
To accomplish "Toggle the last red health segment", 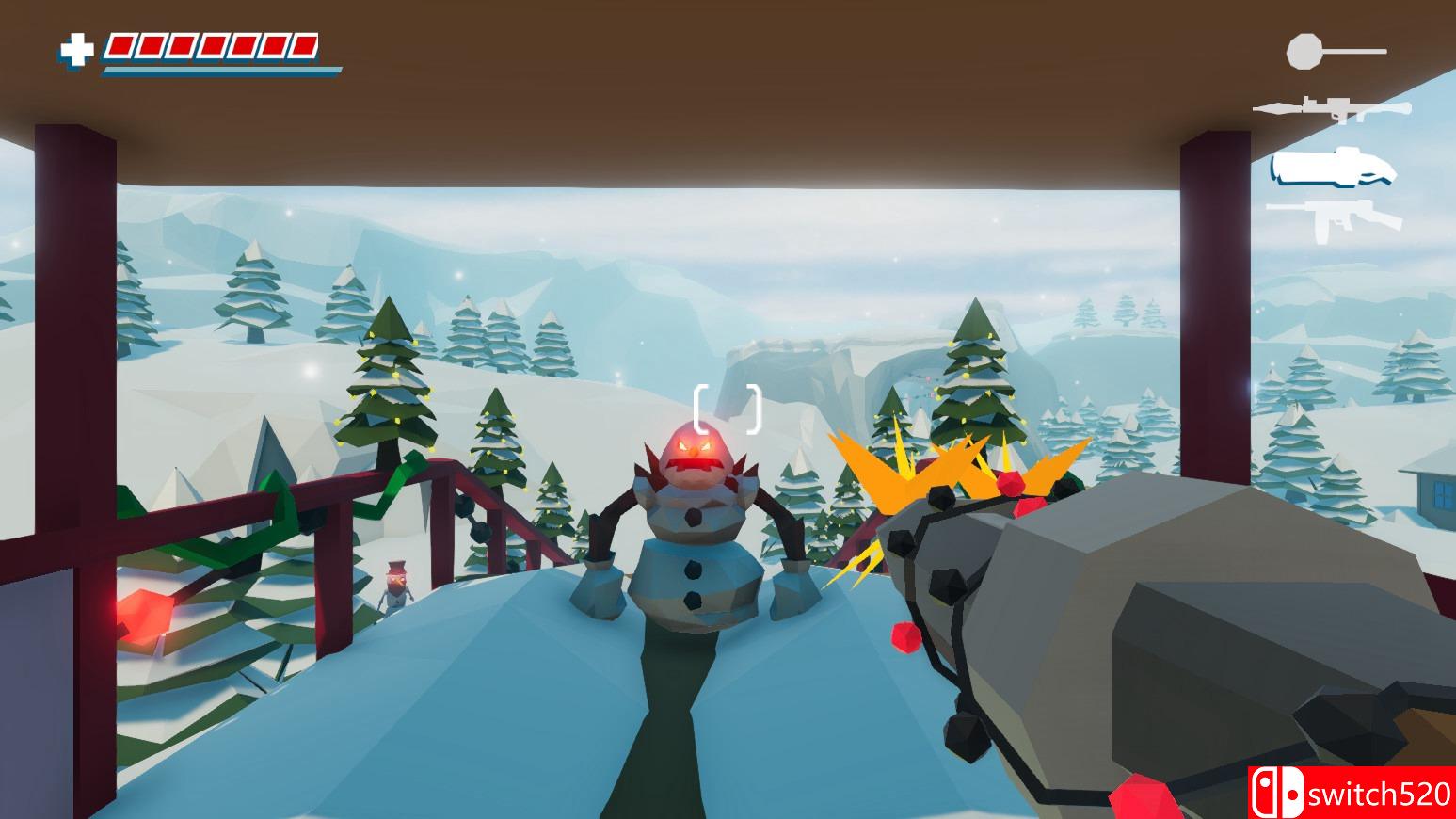I will (303, 45).
